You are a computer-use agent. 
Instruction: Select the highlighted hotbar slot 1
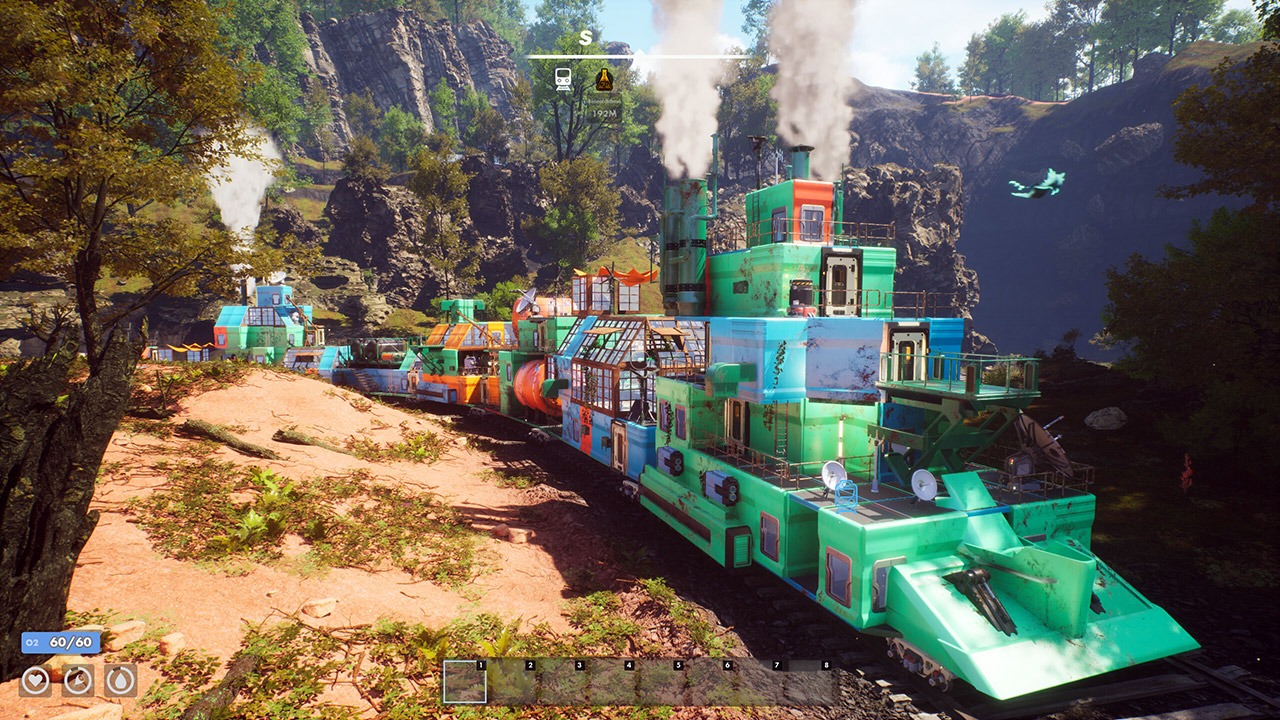click(465, 681)
